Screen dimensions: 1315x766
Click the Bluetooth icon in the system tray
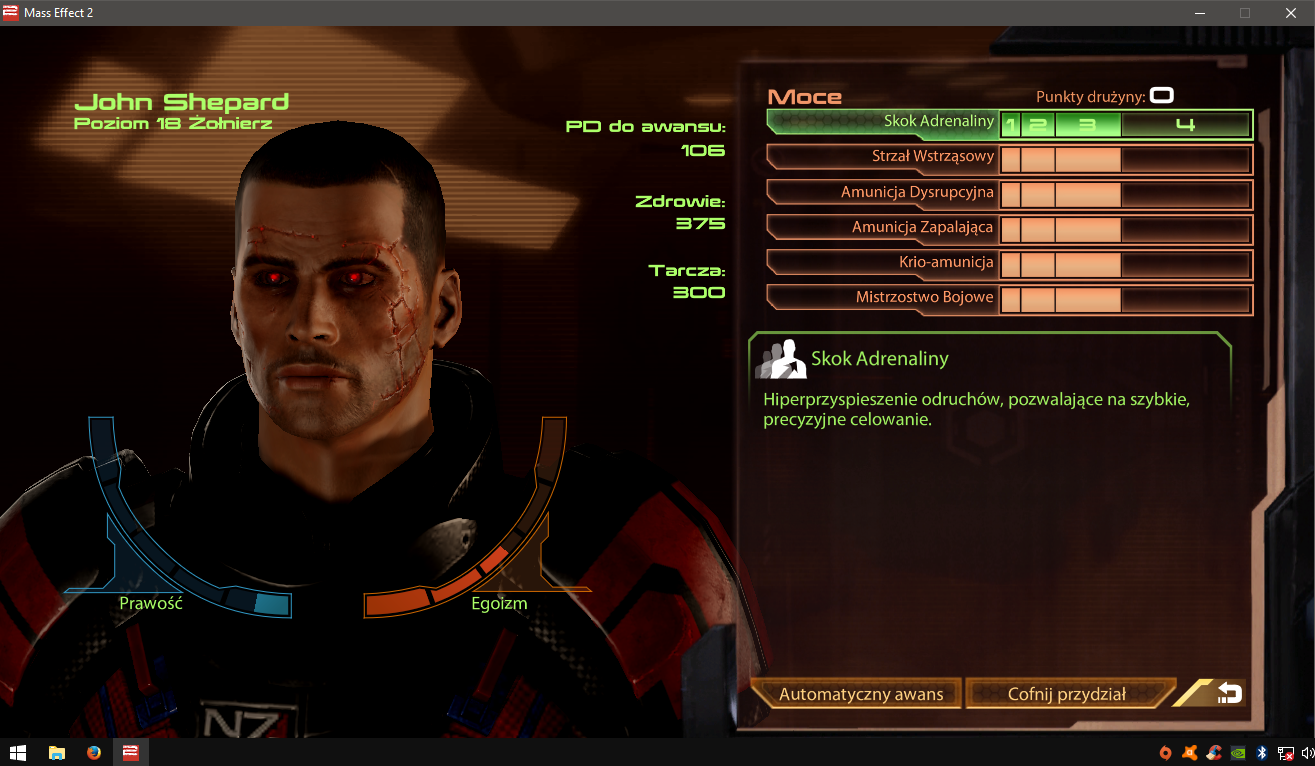click(1261, 753)
